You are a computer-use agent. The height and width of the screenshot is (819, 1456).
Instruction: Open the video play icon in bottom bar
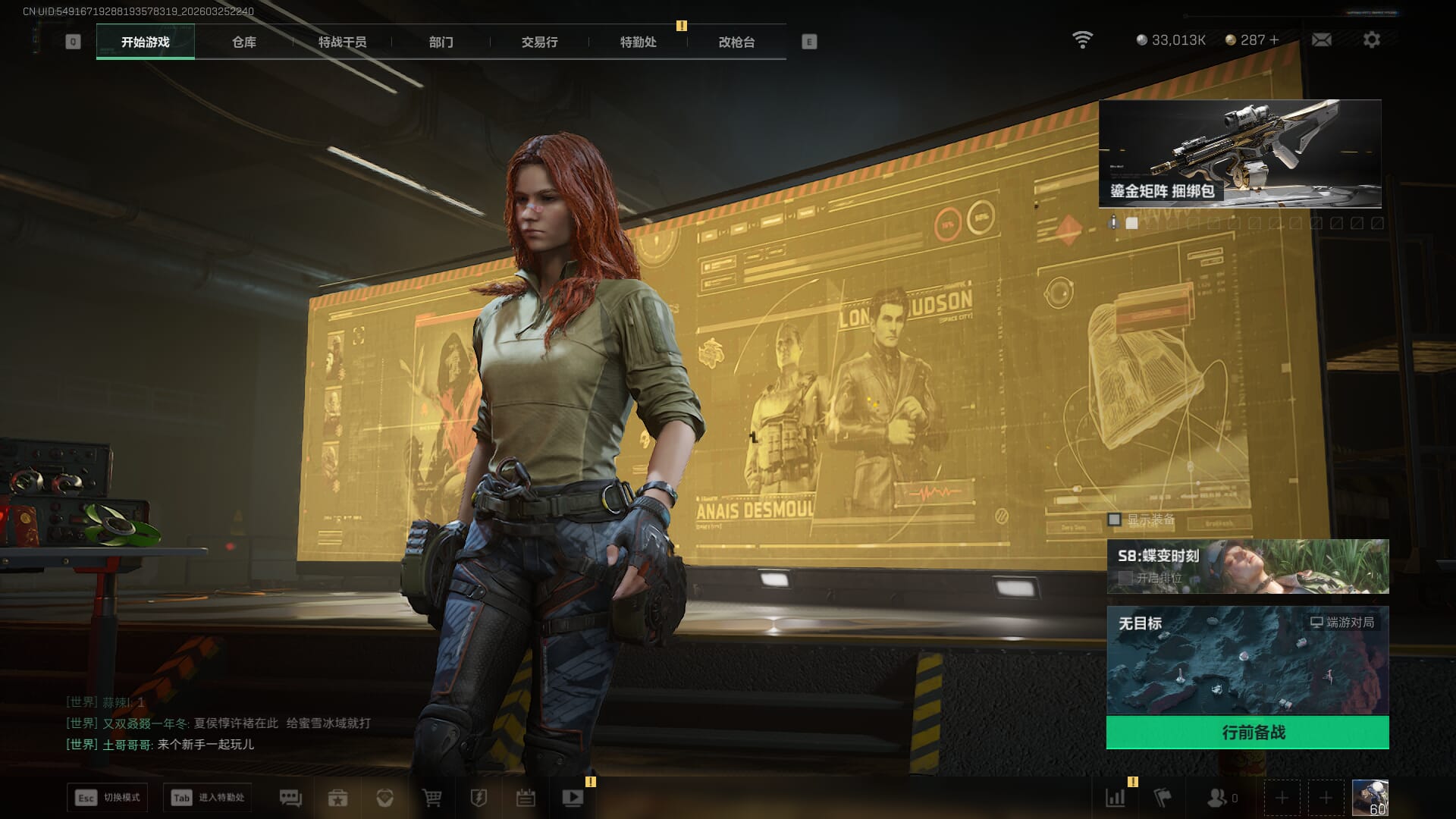(573, 798)
